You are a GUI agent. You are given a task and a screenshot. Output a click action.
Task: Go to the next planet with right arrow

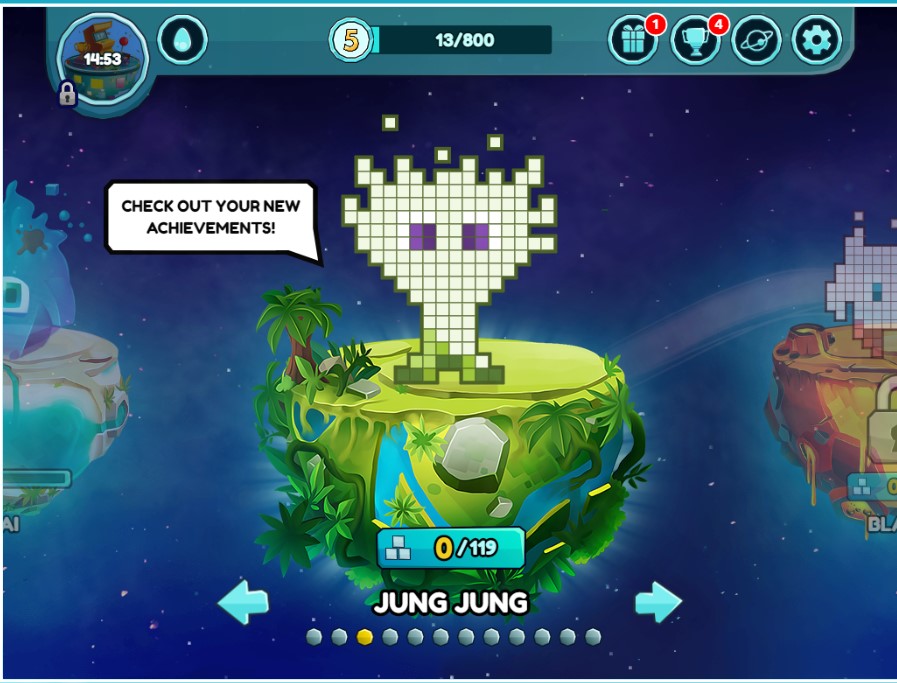click(x=658, y=602)
